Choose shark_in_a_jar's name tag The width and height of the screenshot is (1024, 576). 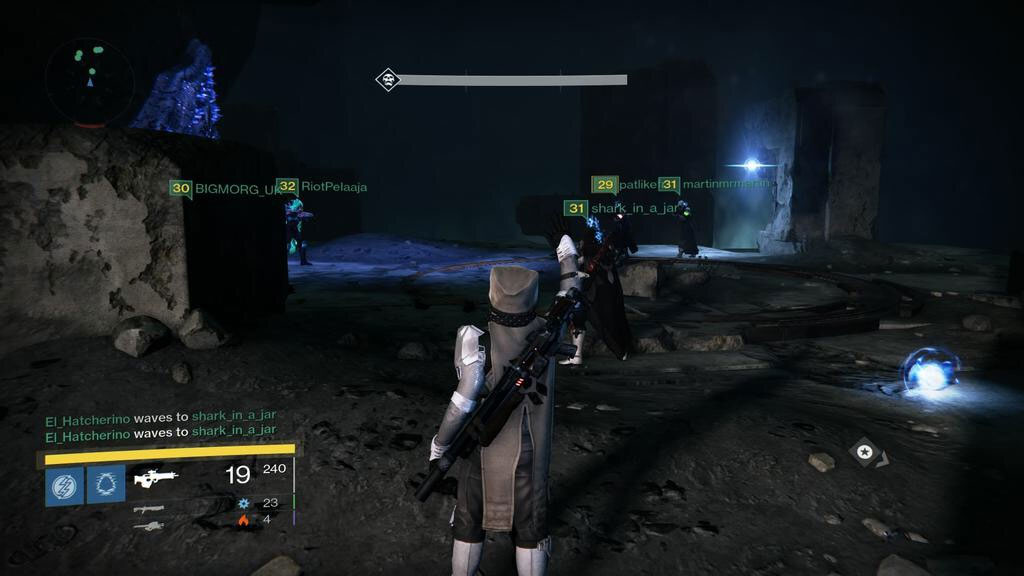(x=622, y=208)
